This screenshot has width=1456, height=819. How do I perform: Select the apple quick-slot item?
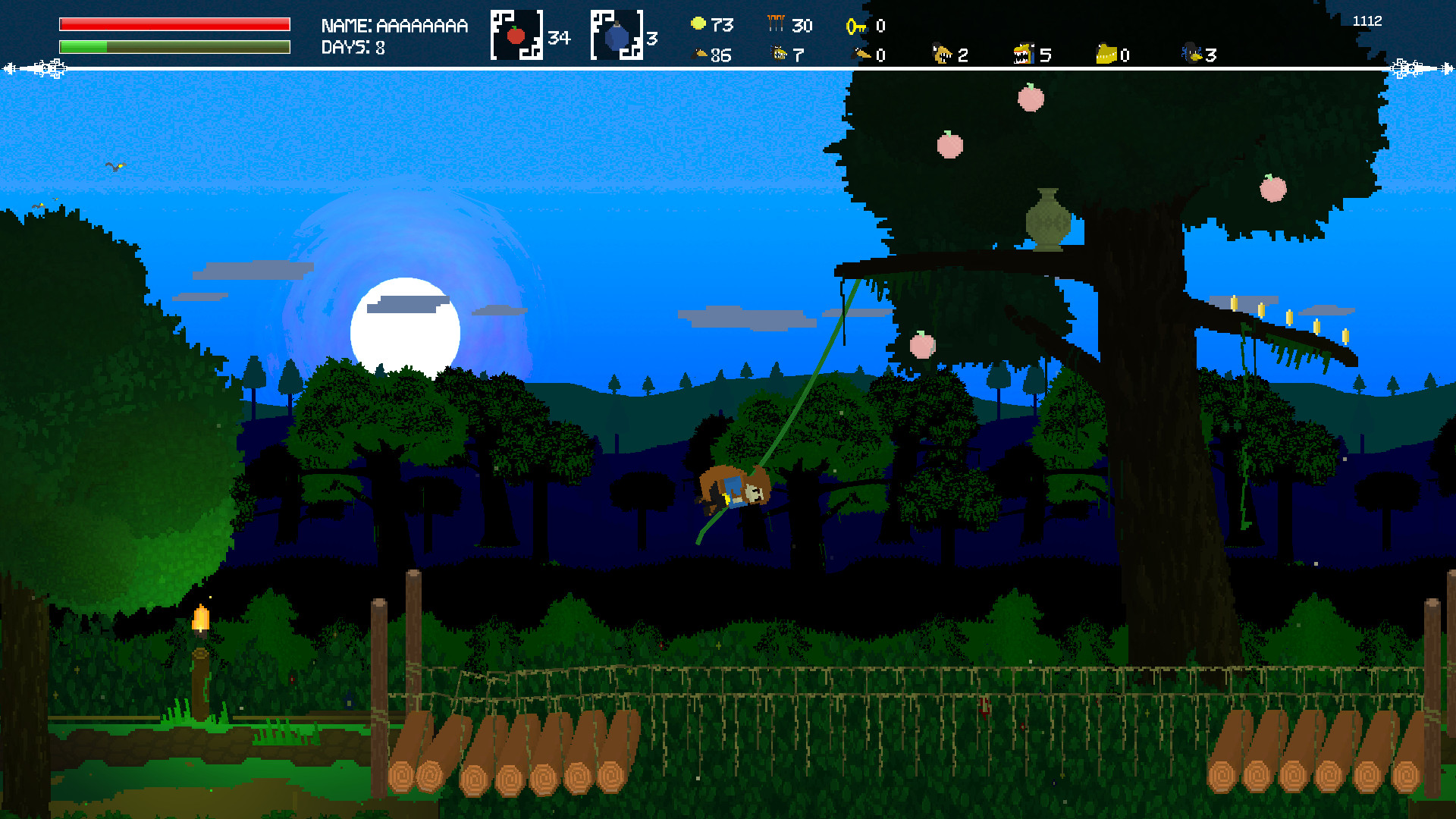pyautogui.click(x=516, y=33)
